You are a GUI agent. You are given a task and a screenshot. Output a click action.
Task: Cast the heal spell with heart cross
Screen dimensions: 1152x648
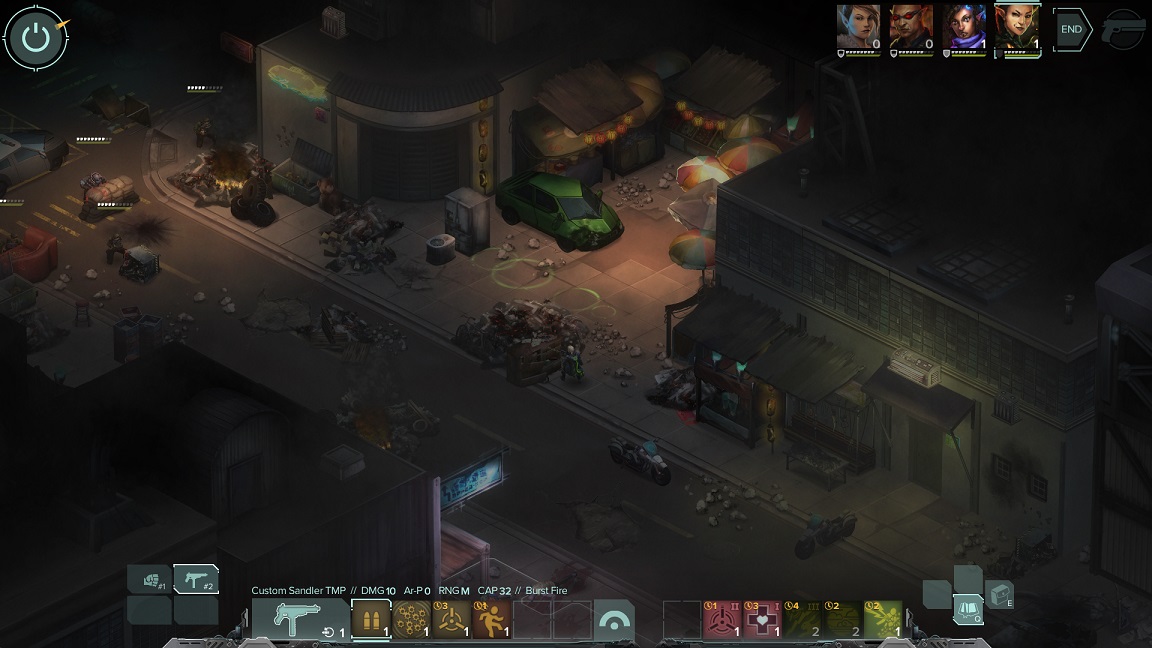(762, 620)
